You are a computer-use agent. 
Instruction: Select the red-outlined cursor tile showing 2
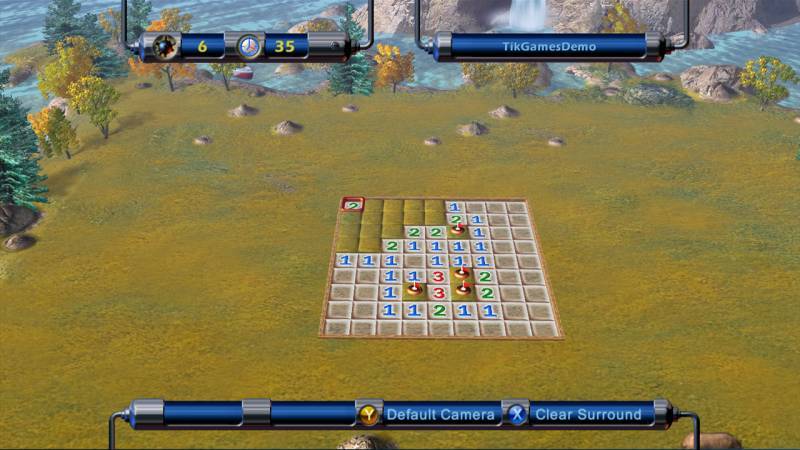click(x=352, y=205)
